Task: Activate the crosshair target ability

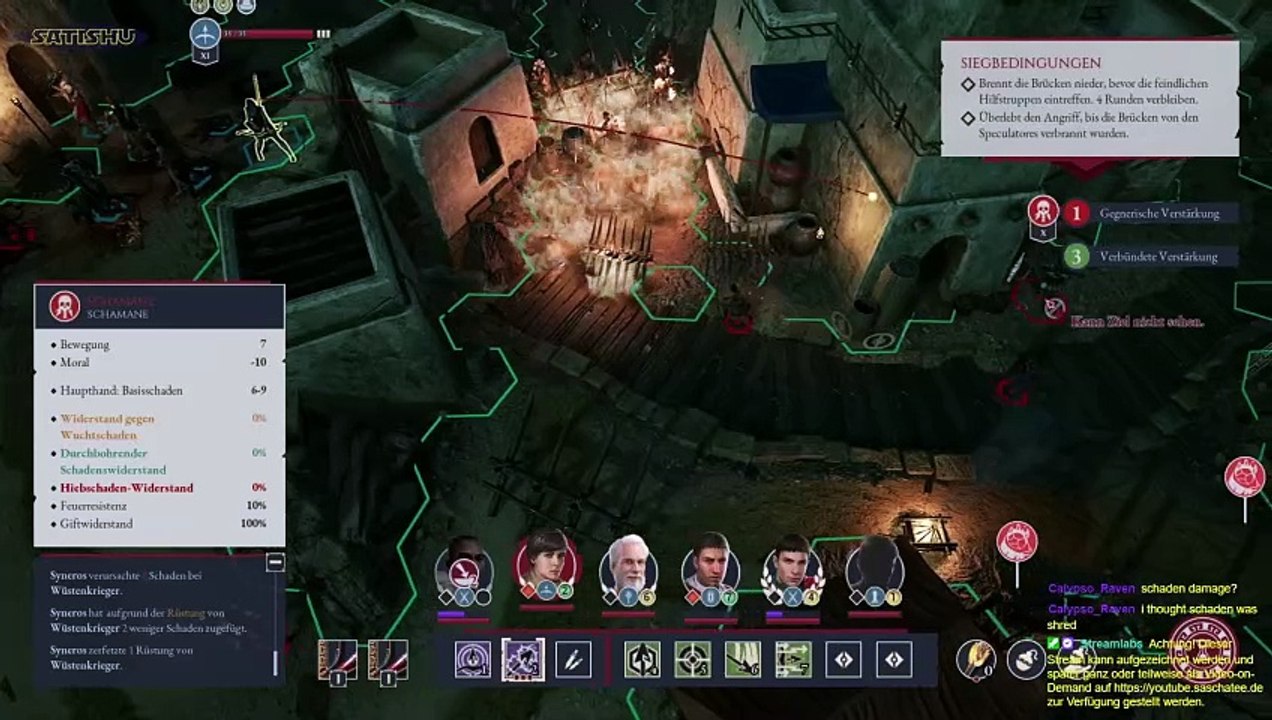Action: point(693,660)
